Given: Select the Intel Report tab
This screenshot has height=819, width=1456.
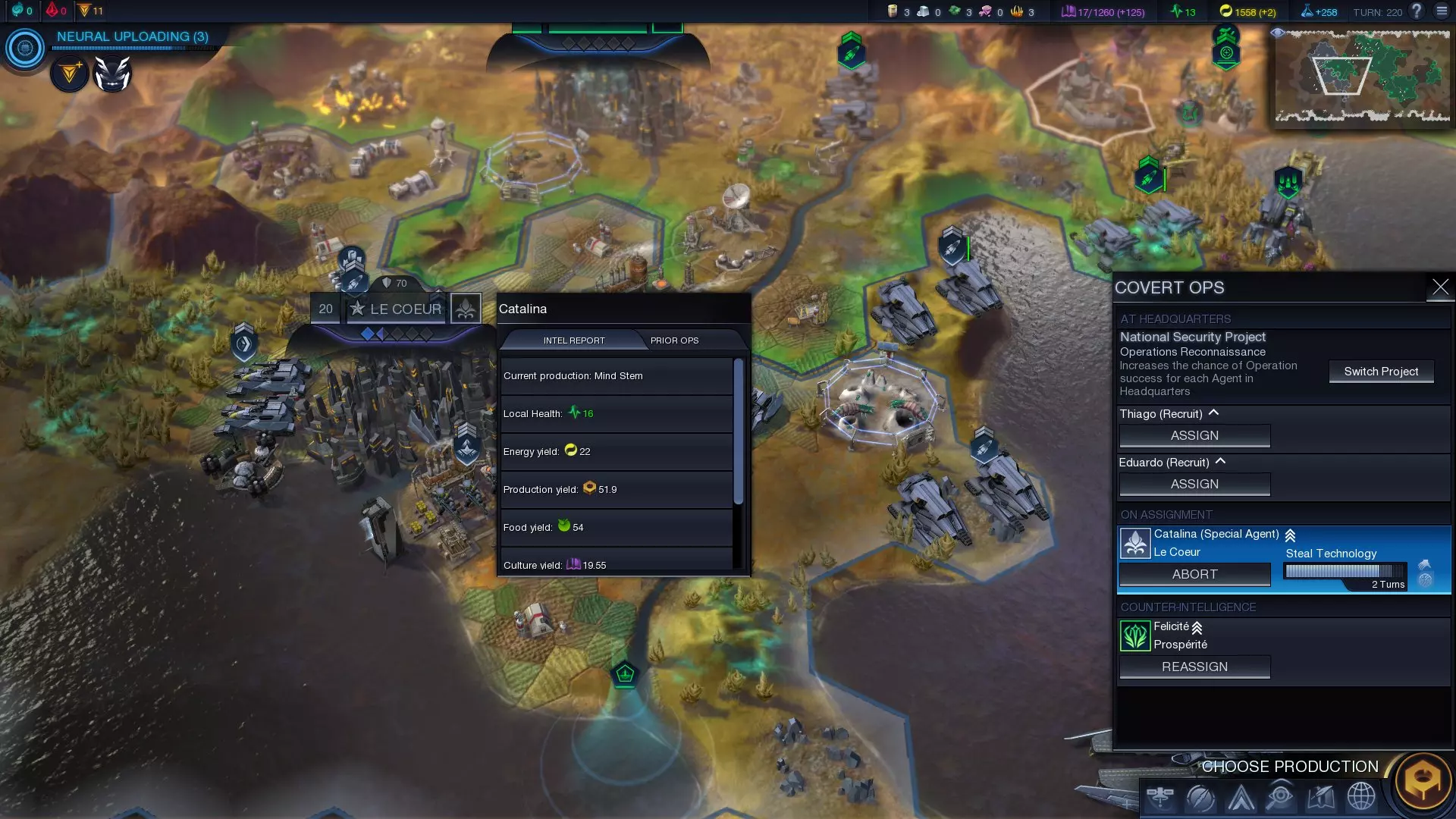Looking at the screenshot, I should 574,340.
